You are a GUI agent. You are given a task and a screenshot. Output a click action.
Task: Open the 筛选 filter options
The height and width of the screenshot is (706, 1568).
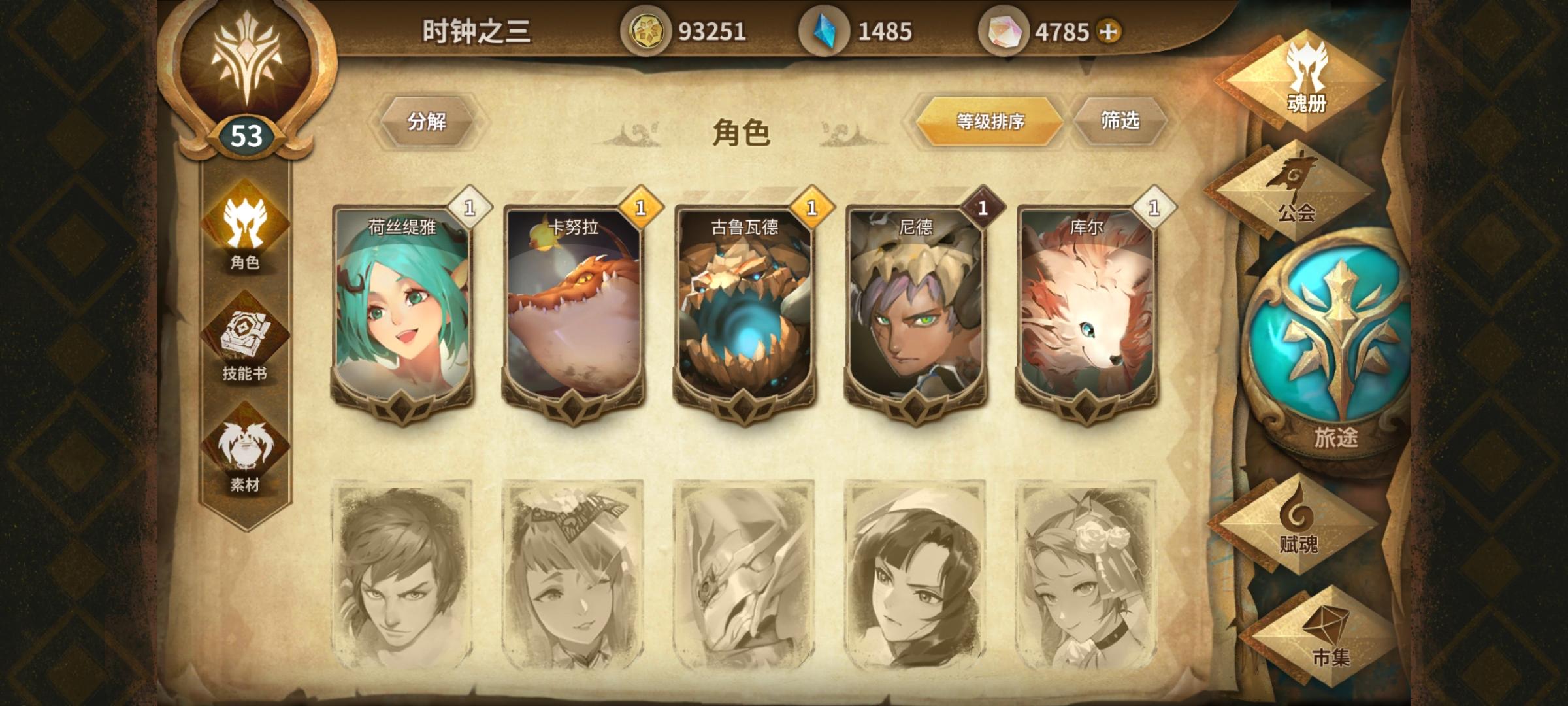1120,121
